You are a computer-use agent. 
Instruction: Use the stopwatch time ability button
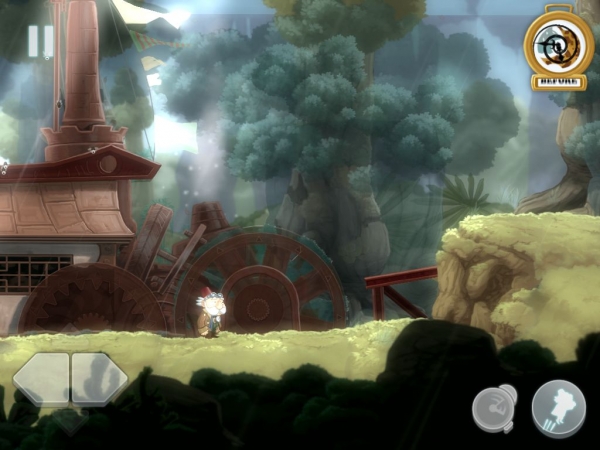point(495,409)
